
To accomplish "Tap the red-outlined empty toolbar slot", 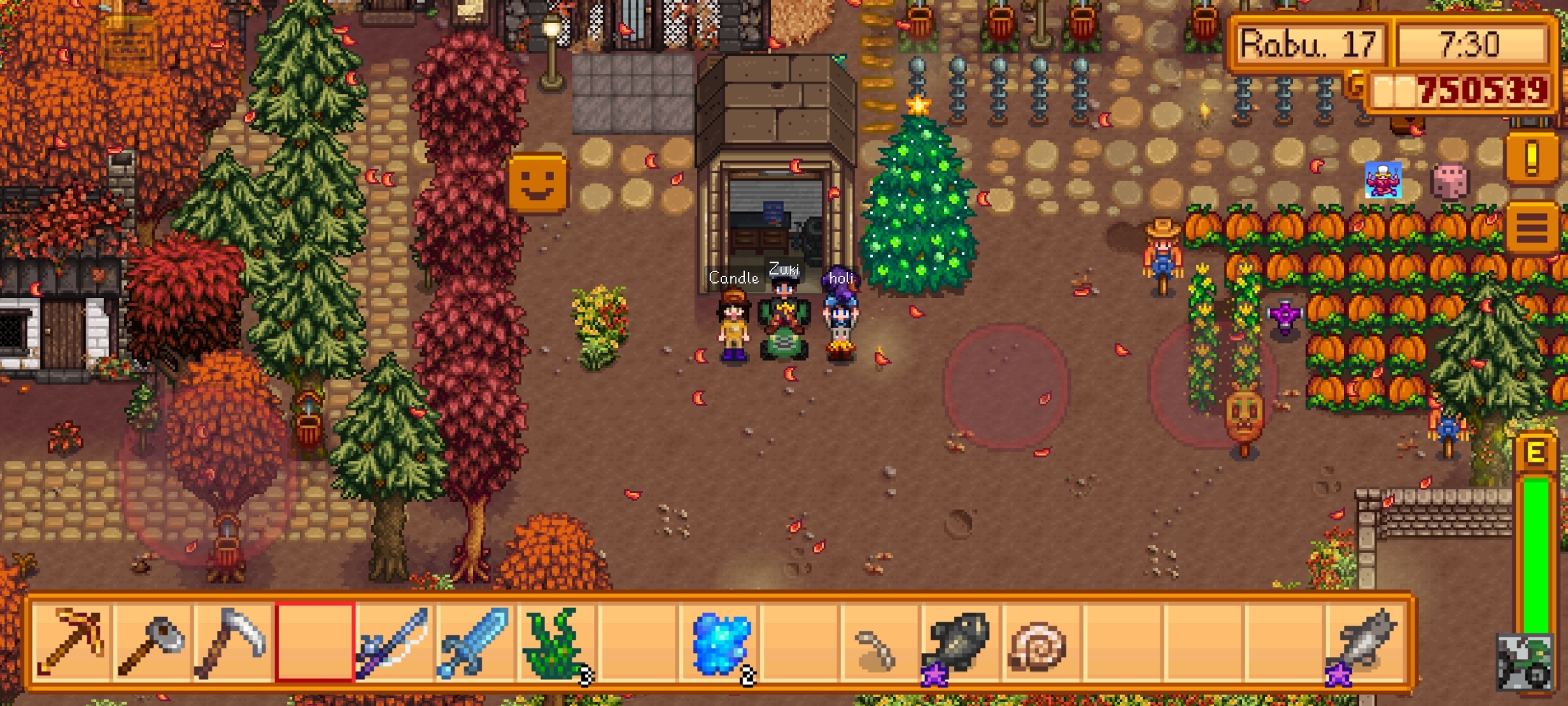I will pyautogui.click(x=314, y=642).
